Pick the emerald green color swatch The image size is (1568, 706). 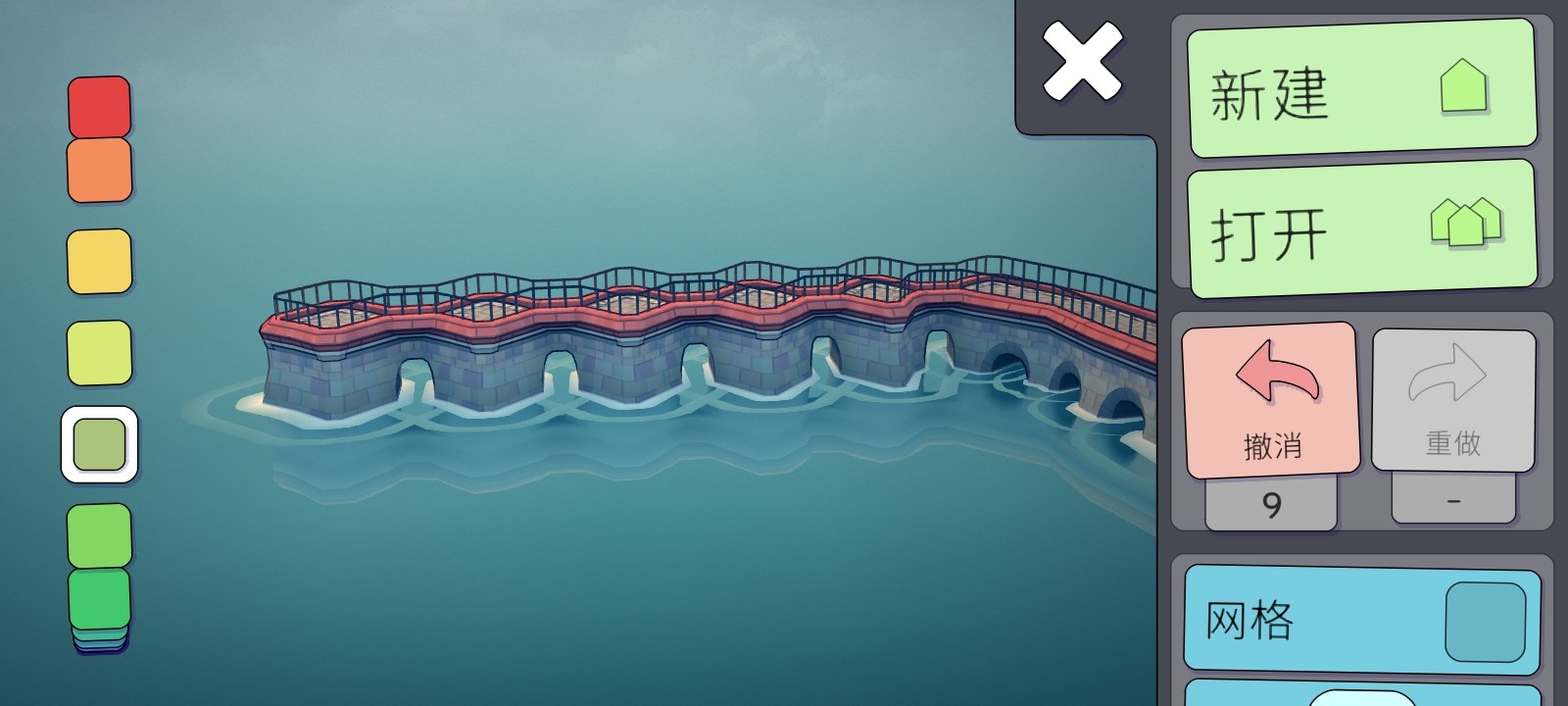(x=99, y=596)
